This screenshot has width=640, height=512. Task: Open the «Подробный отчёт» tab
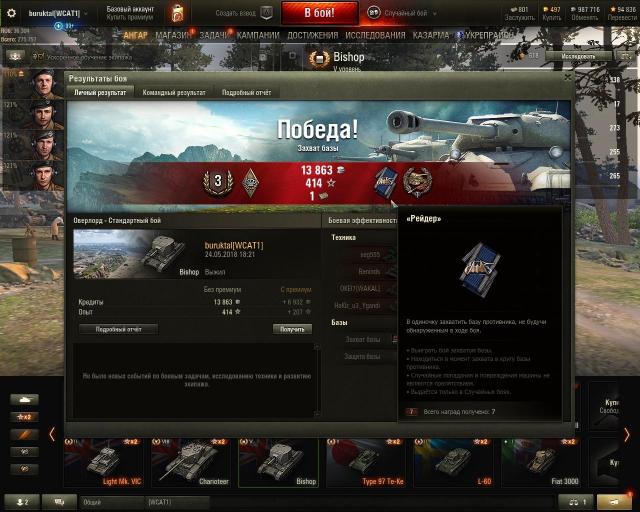point(246,92)
